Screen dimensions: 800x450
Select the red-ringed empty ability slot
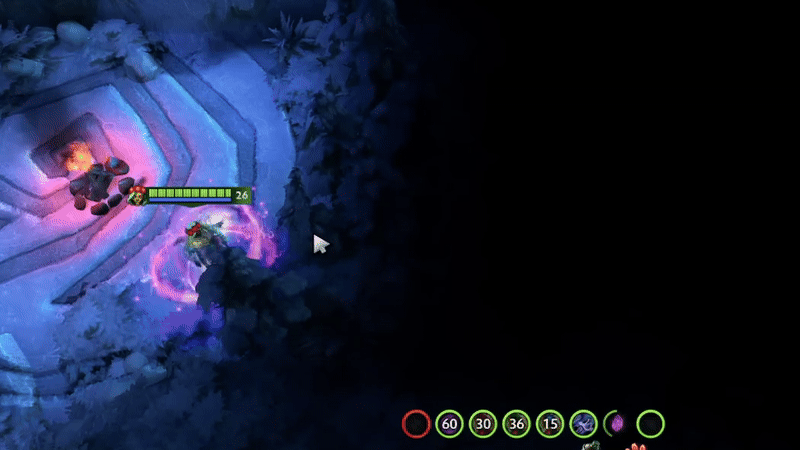click(x=416, y=424)
